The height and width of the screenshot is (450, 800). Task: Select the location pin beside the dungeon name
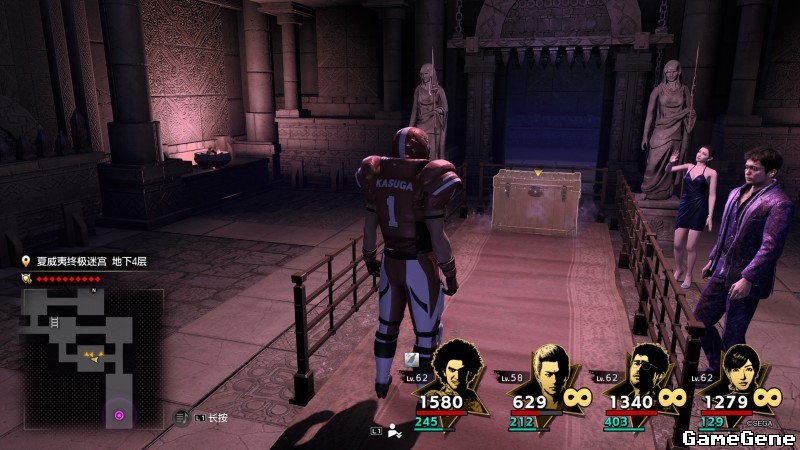point(28,262)
